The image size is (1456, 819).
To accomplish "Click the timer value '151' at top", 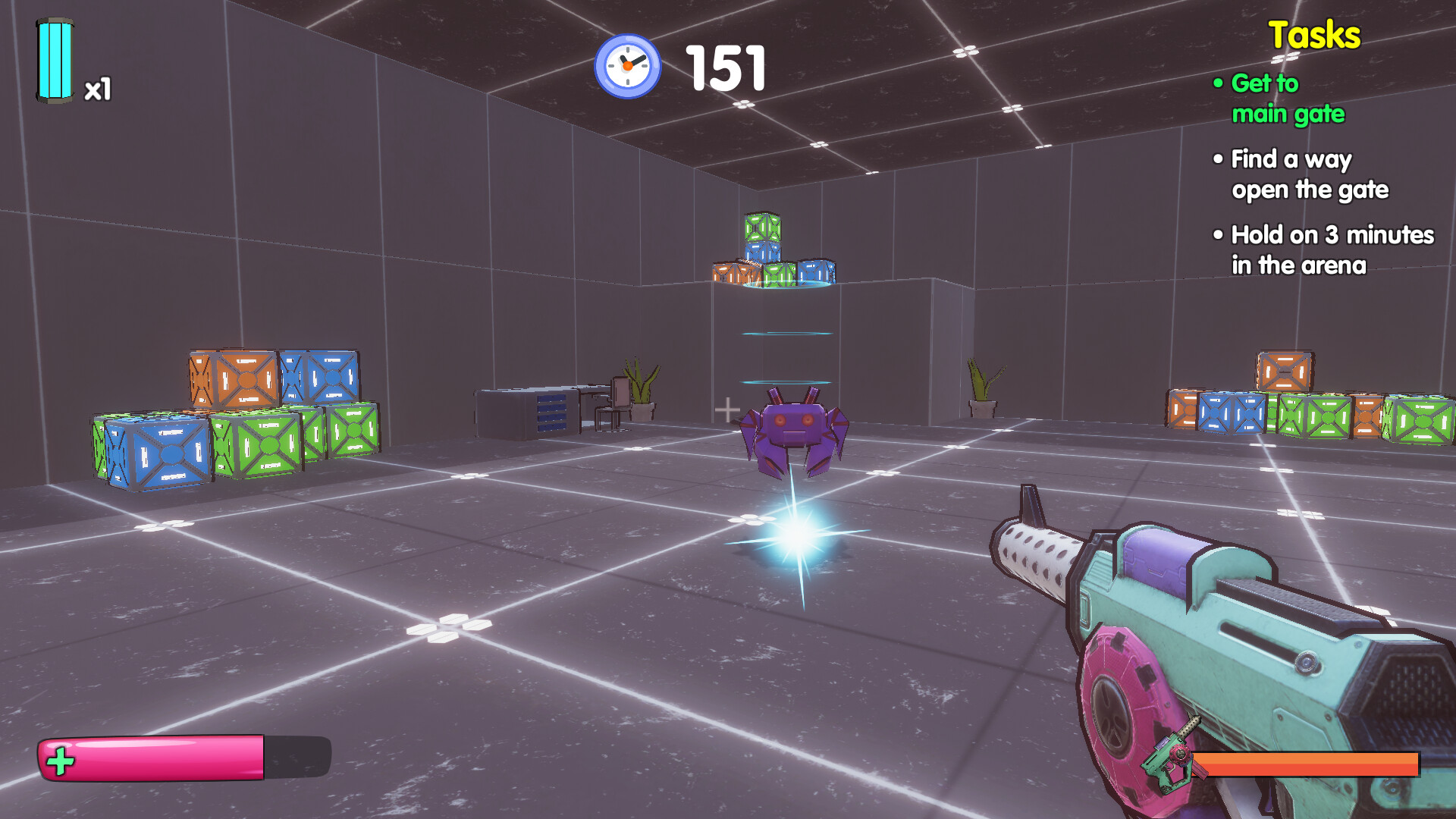I will 724,67.
